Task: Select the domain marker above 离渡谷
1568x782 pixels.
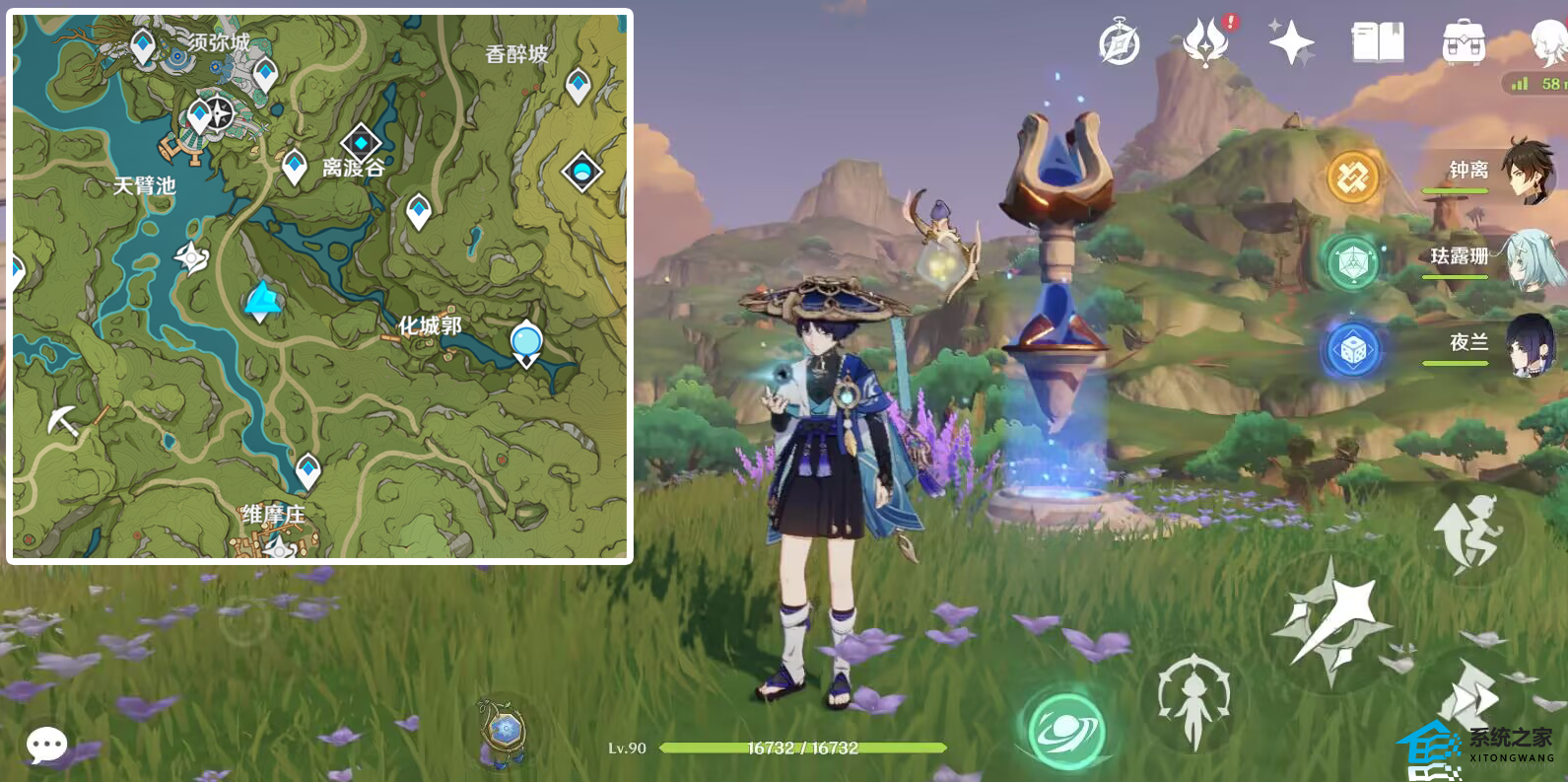Action: [361, 143]
